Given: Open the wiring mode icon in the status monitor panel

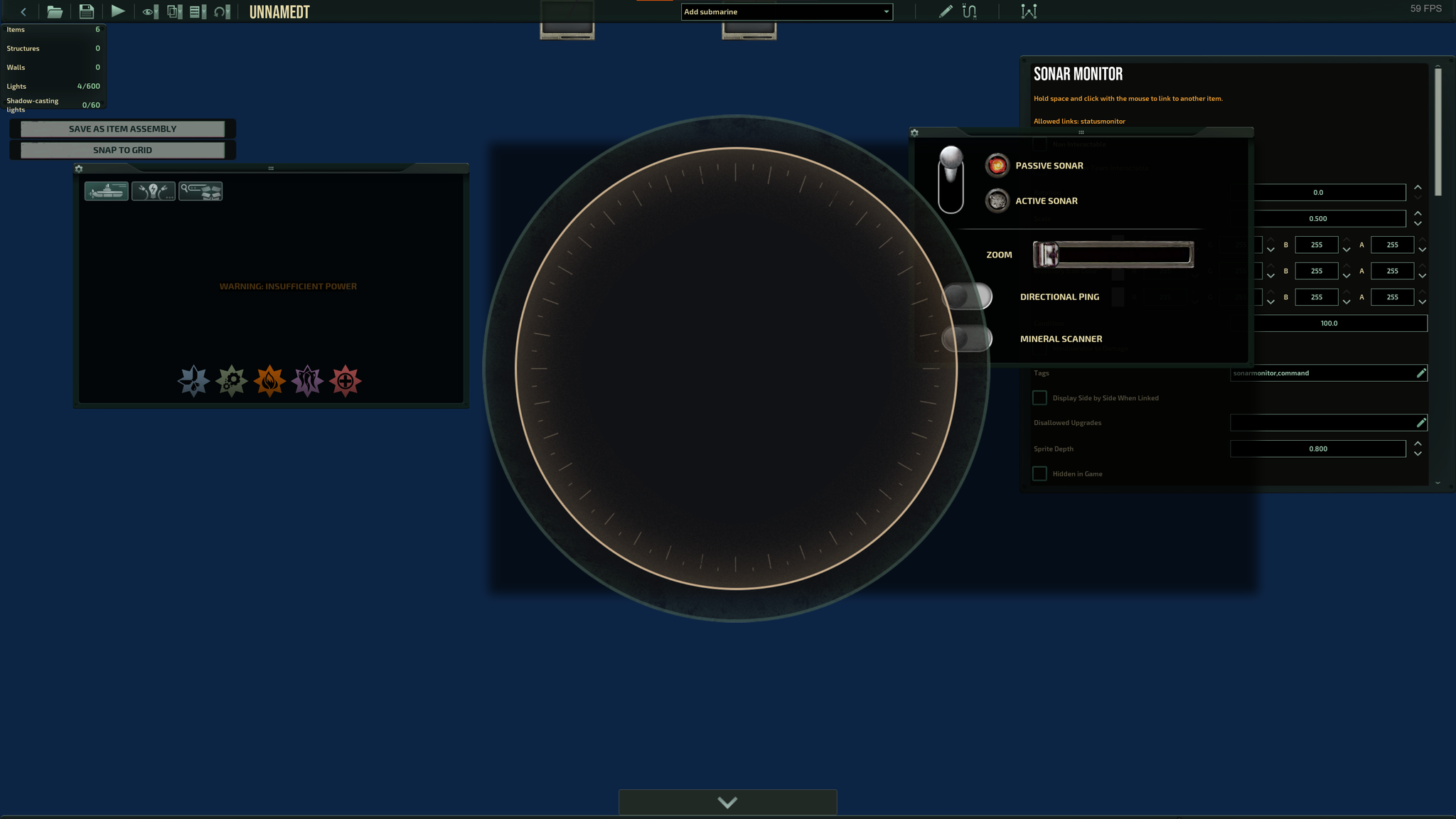Looking at the screenshot, I should (x=153, y=191).
